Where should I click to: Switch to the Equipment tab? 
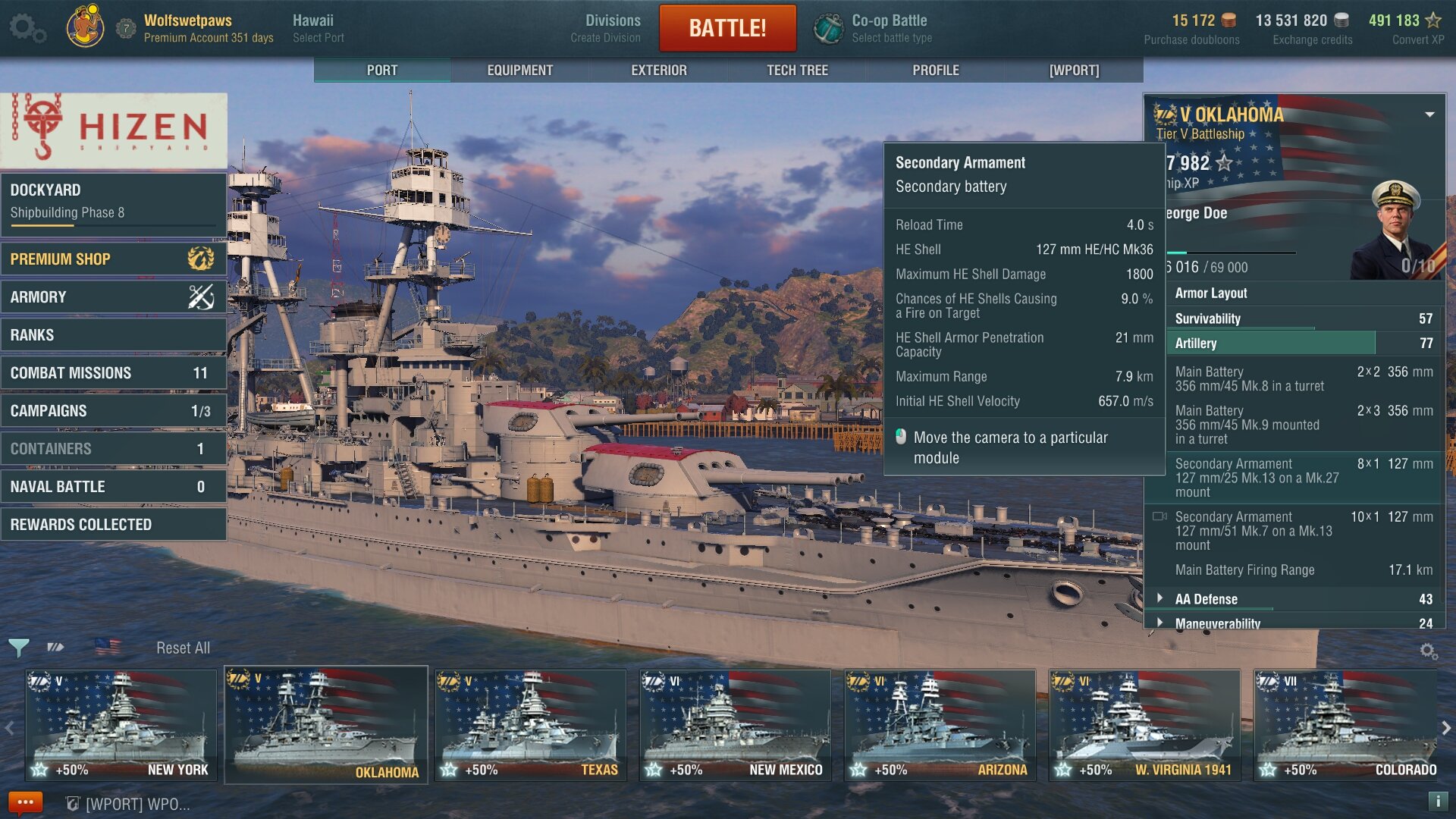pyautogui.click(x=519, y=71)
